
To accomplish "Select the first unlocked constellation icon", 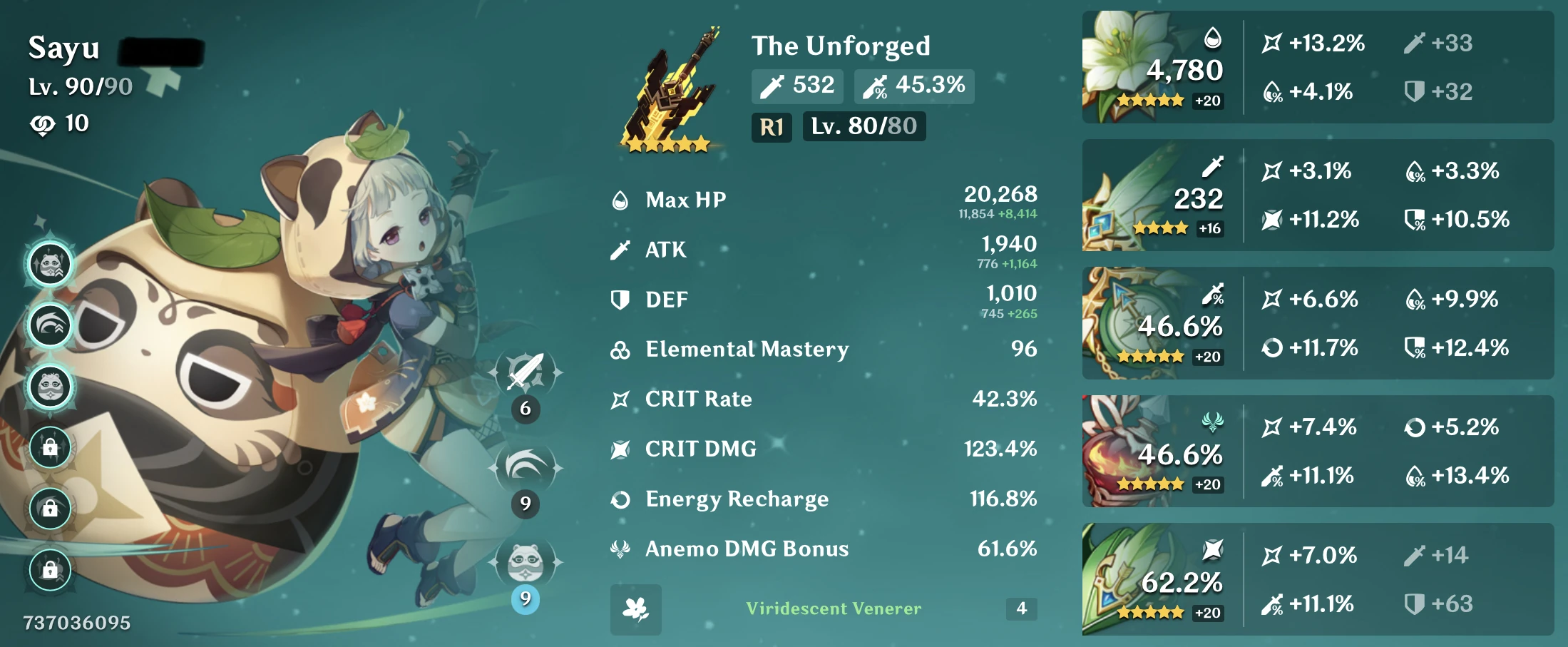I will click(50, 262).
